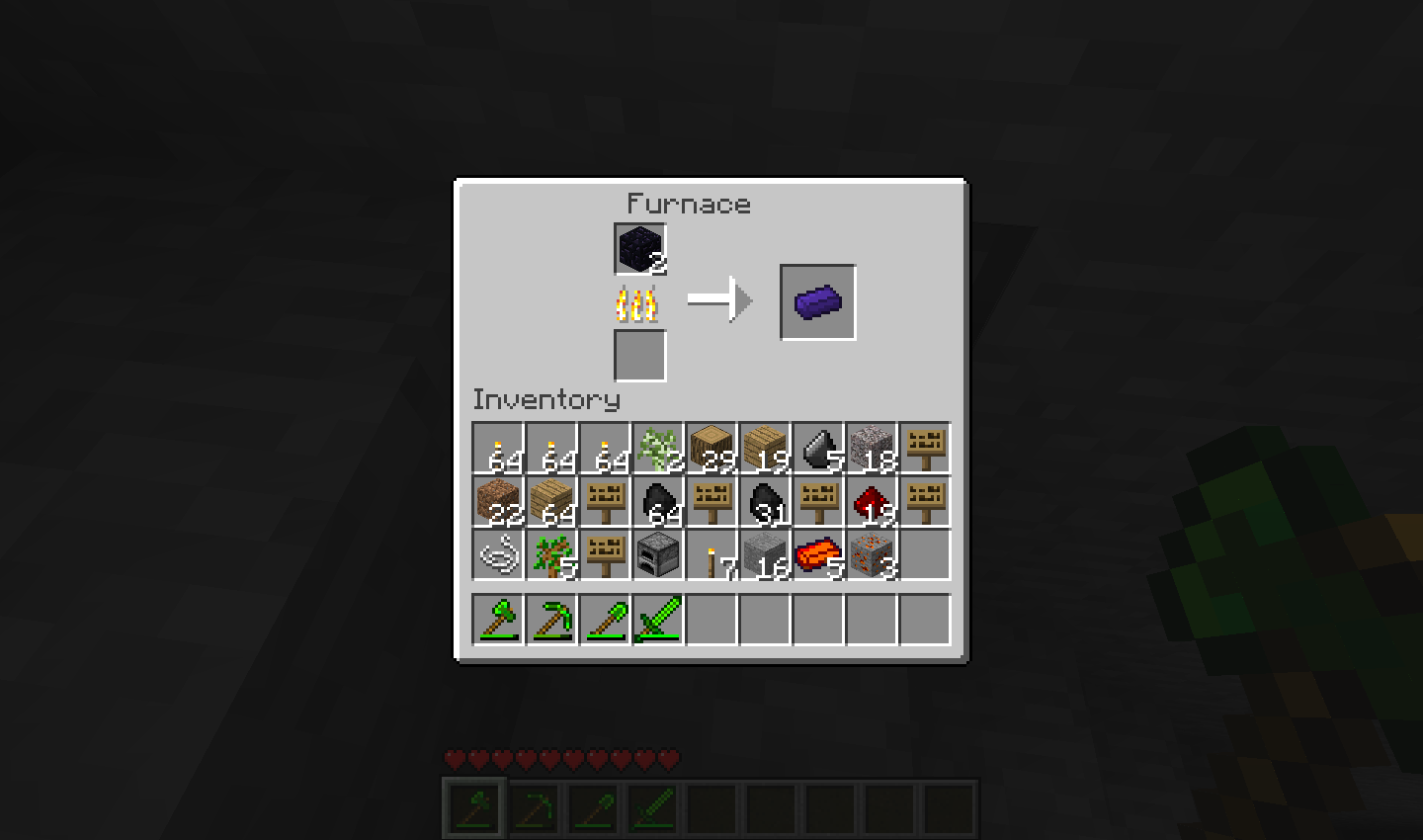
Task: Select the flint stack in the top row
Action: (x=817, y=449)
